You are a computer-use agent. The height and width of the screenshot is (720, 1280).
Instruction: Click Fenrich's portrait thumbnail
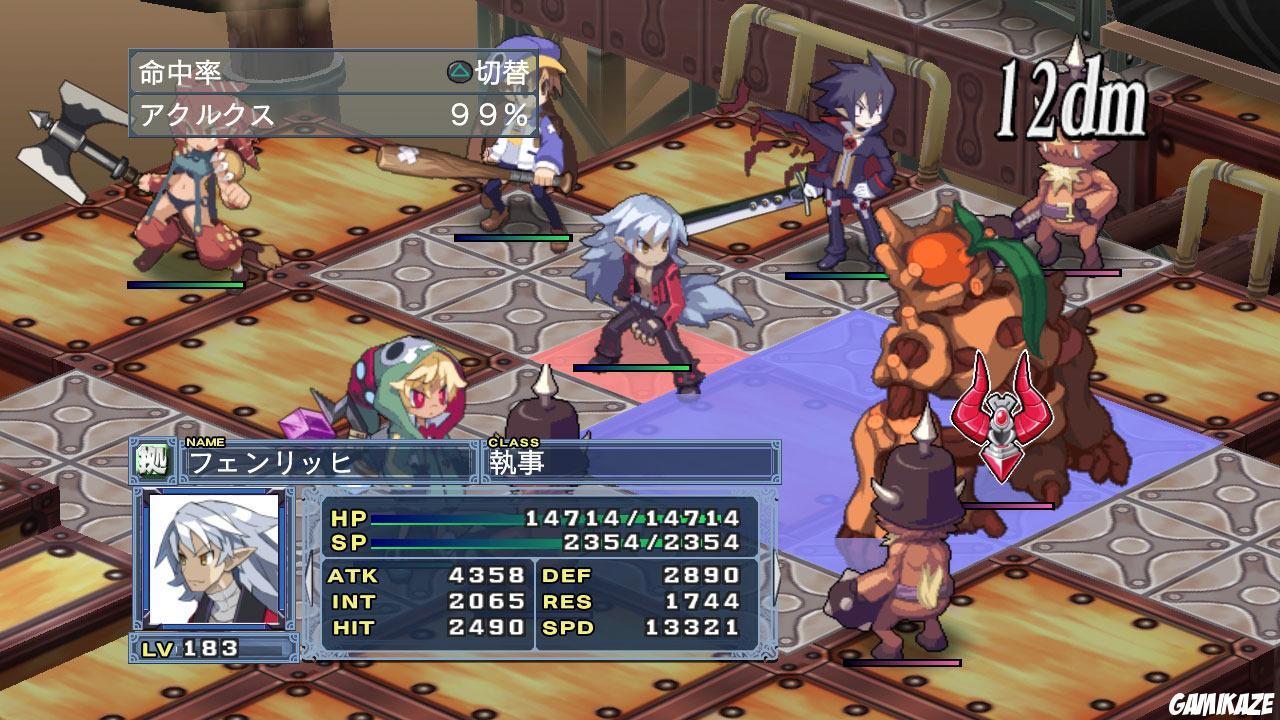(212, 560)
